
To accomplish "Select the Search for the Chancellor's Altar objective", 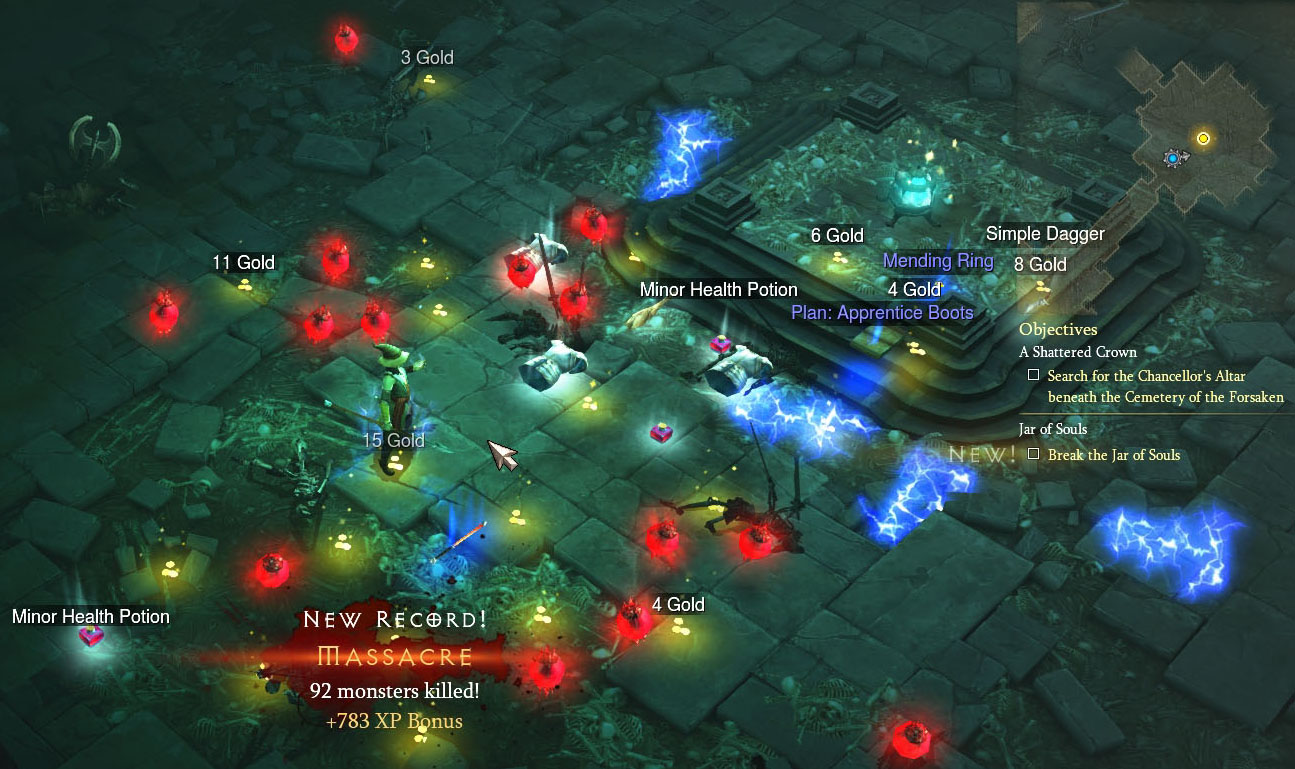I will click(1165, 386).
